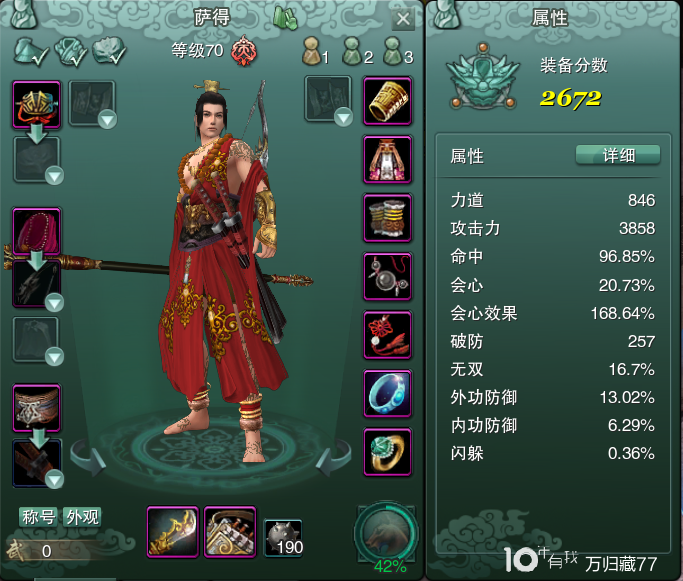The height and width of the screenshot is (581, 683).
Task: Click the green jade crystals icon
Action: (285, 19)
